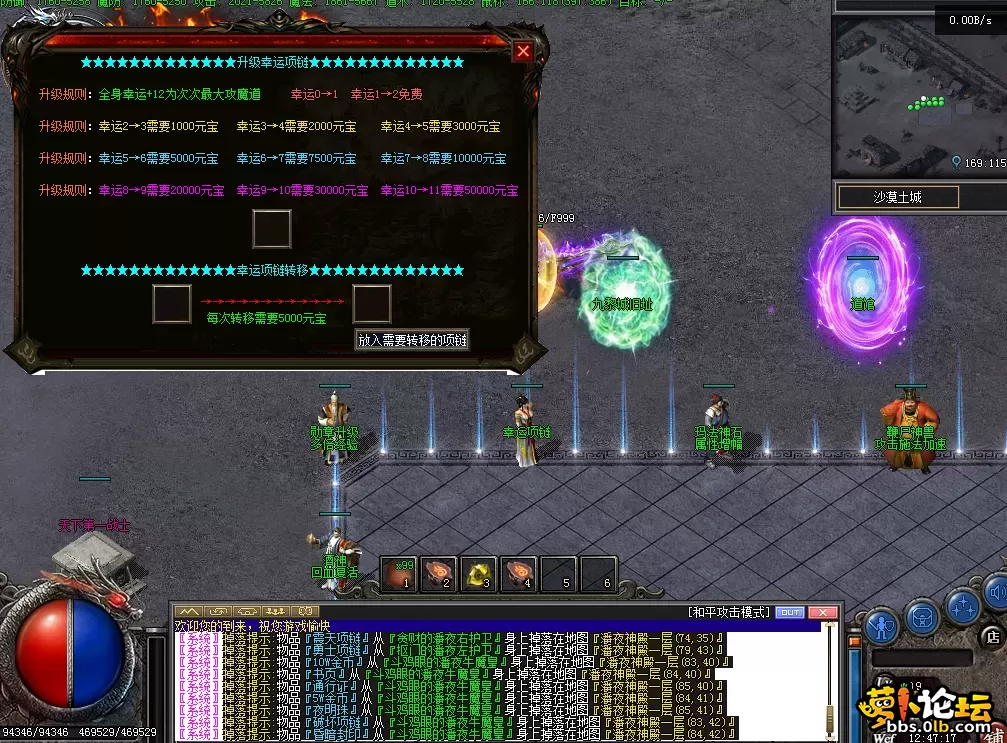This screenshot has height=743, width=1007.
Task: Click the round blue crosshair button
Action: 964,606
